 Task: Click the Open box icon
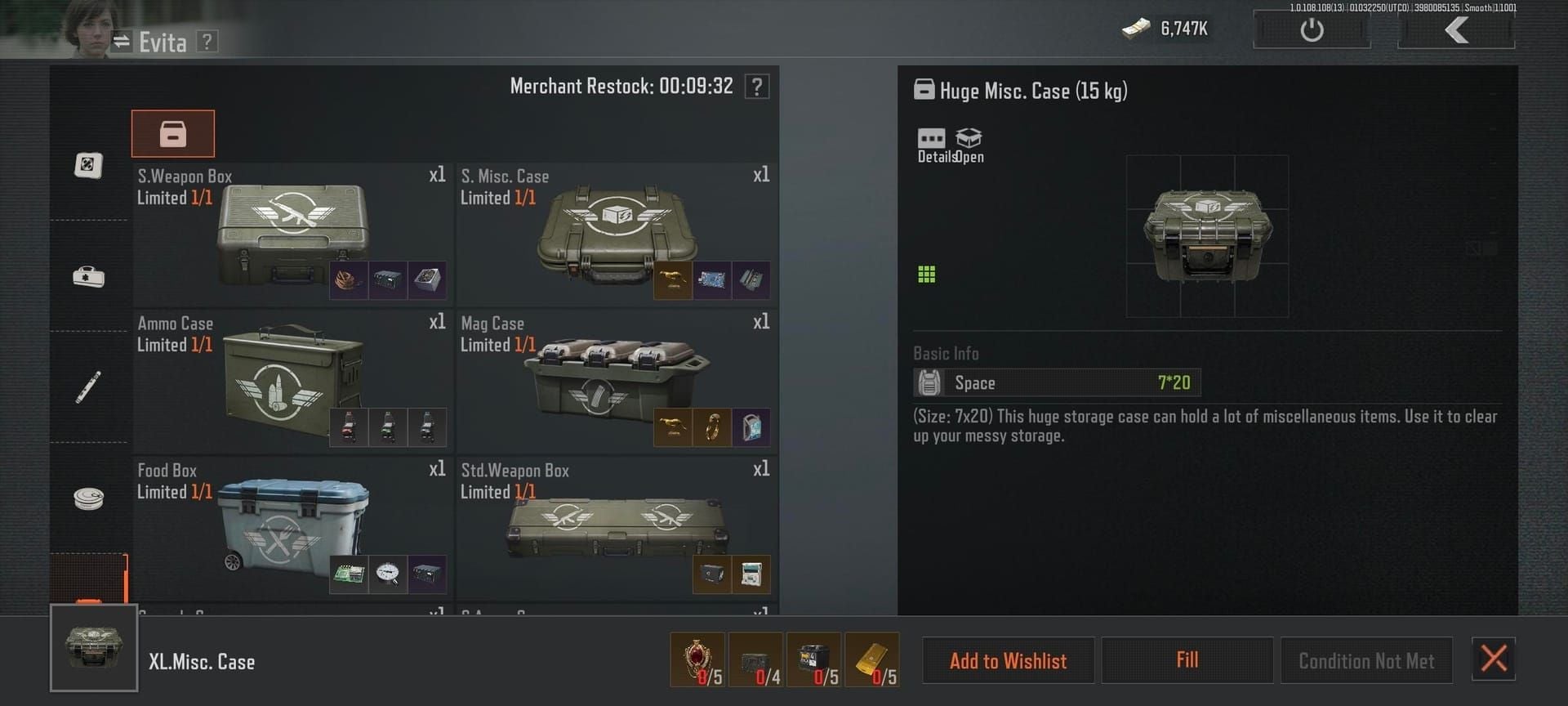969,145
